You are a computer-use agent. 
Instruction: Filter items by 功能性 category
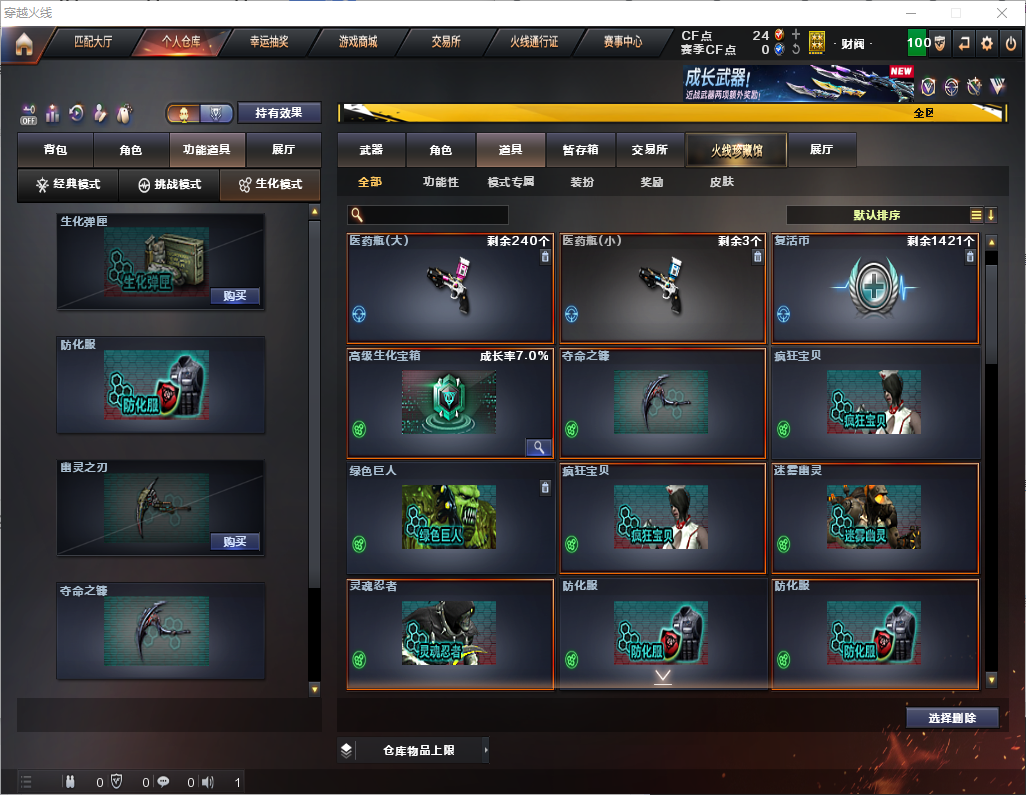[440, 182]
